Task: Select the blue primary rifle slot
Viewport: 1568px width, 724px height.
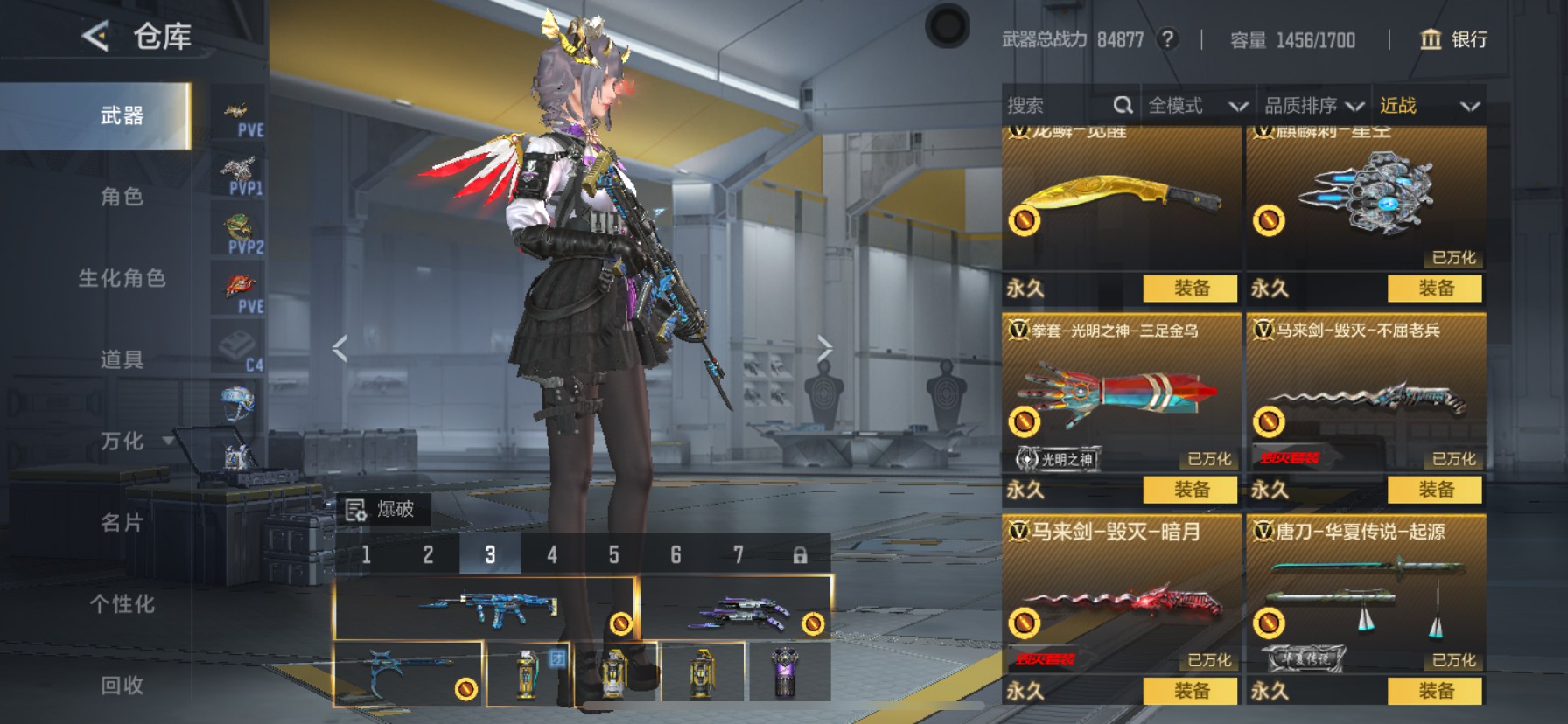Action: (486, 608)
